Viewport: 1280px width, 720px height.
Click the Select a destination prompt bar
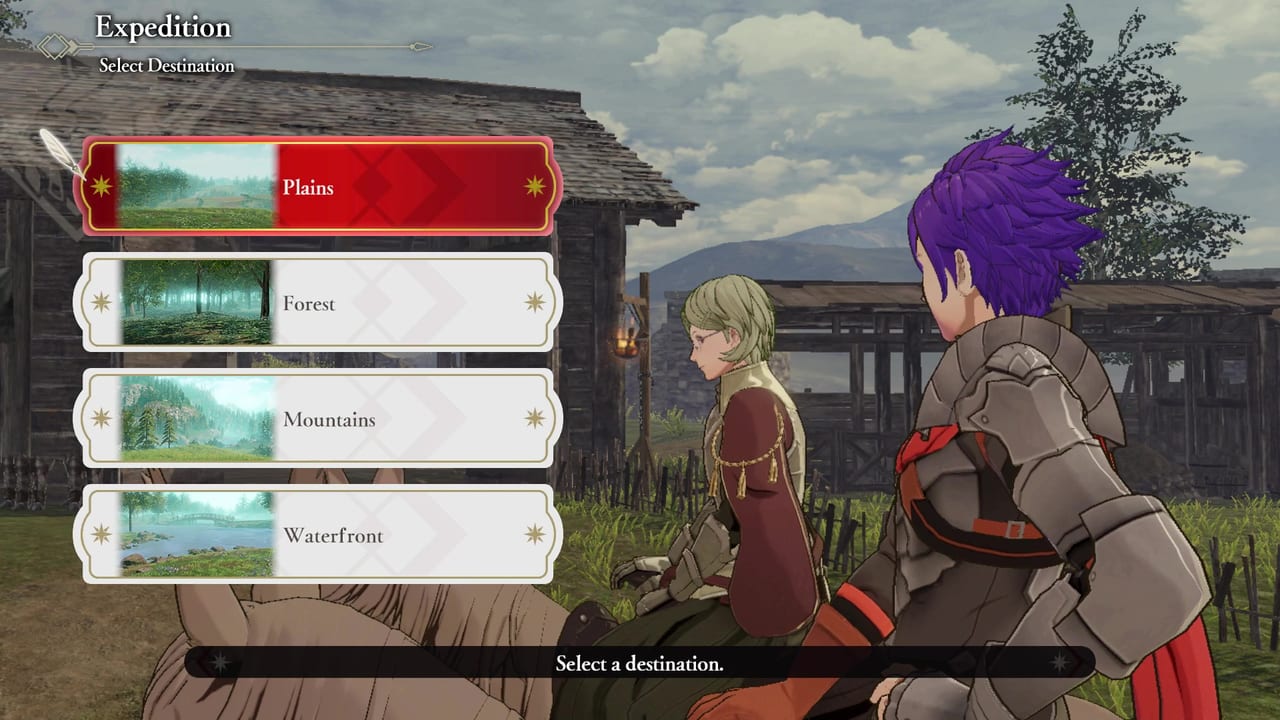(640, 663)
